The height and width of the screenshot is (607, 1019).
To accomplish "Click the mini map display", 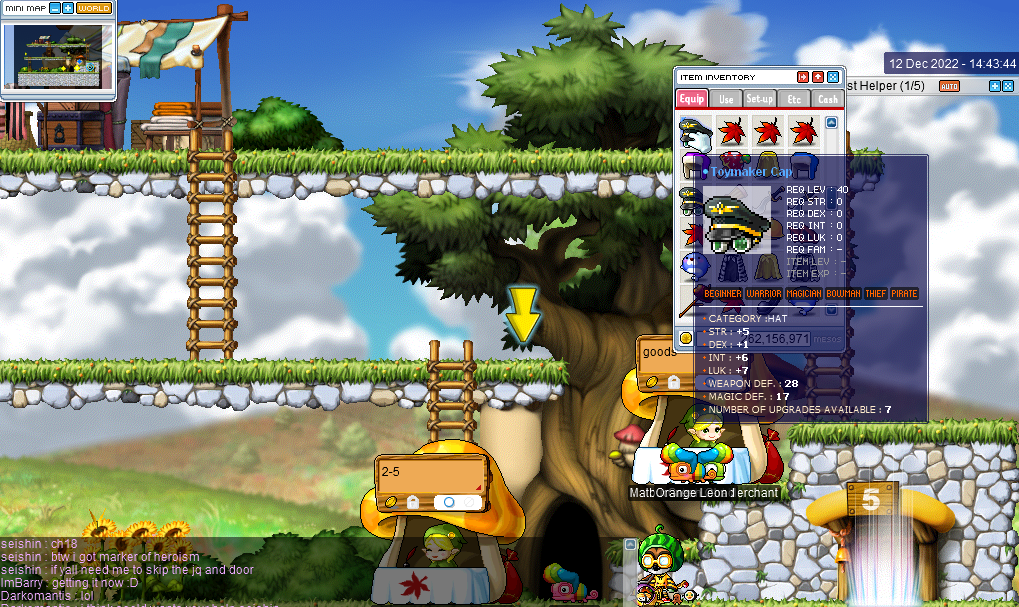I will [x=58, y=55].
